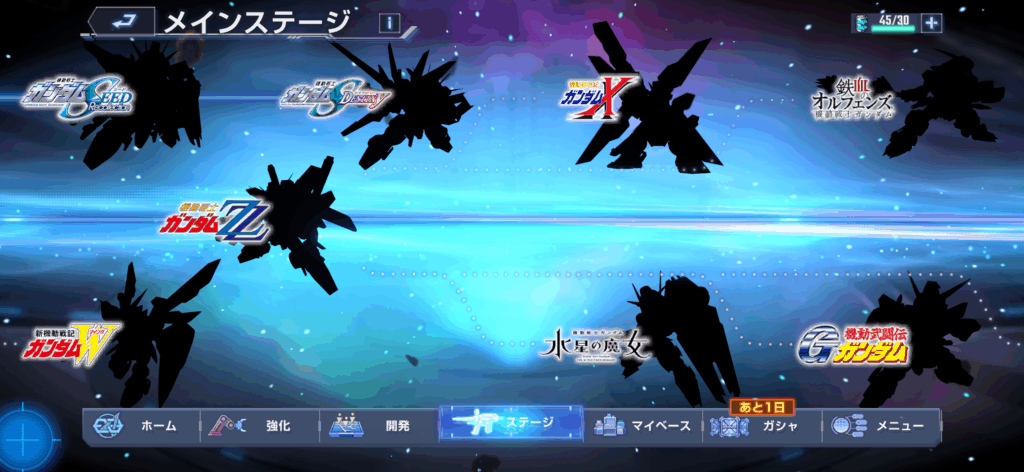Select the Gundam SEED stage

78,97
